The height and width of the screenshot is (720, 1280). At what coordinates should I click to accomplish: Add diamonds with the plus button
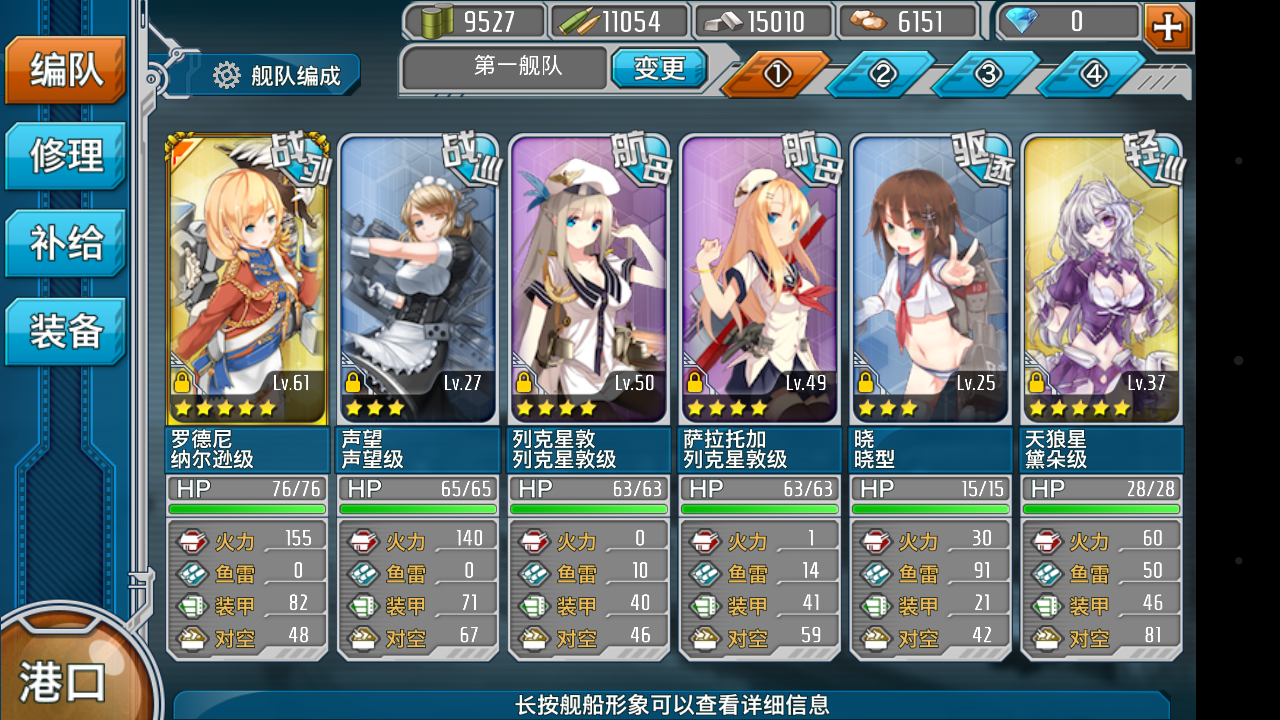[x=1167, y=27]
